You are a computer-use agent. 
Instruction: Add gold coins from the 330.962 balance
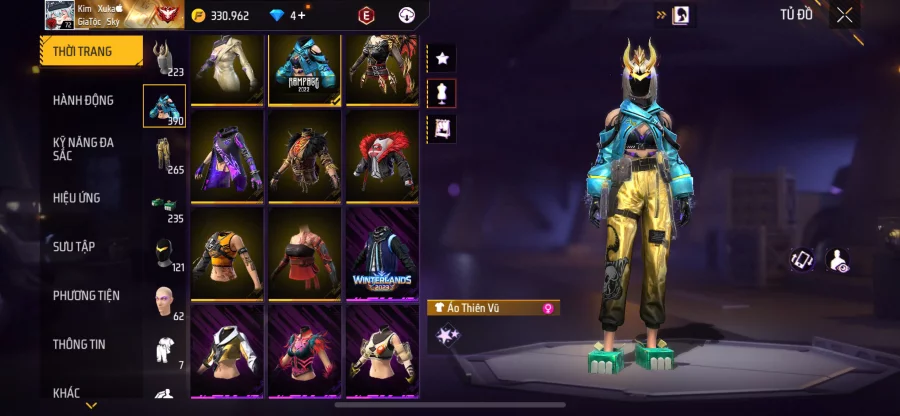198,15
